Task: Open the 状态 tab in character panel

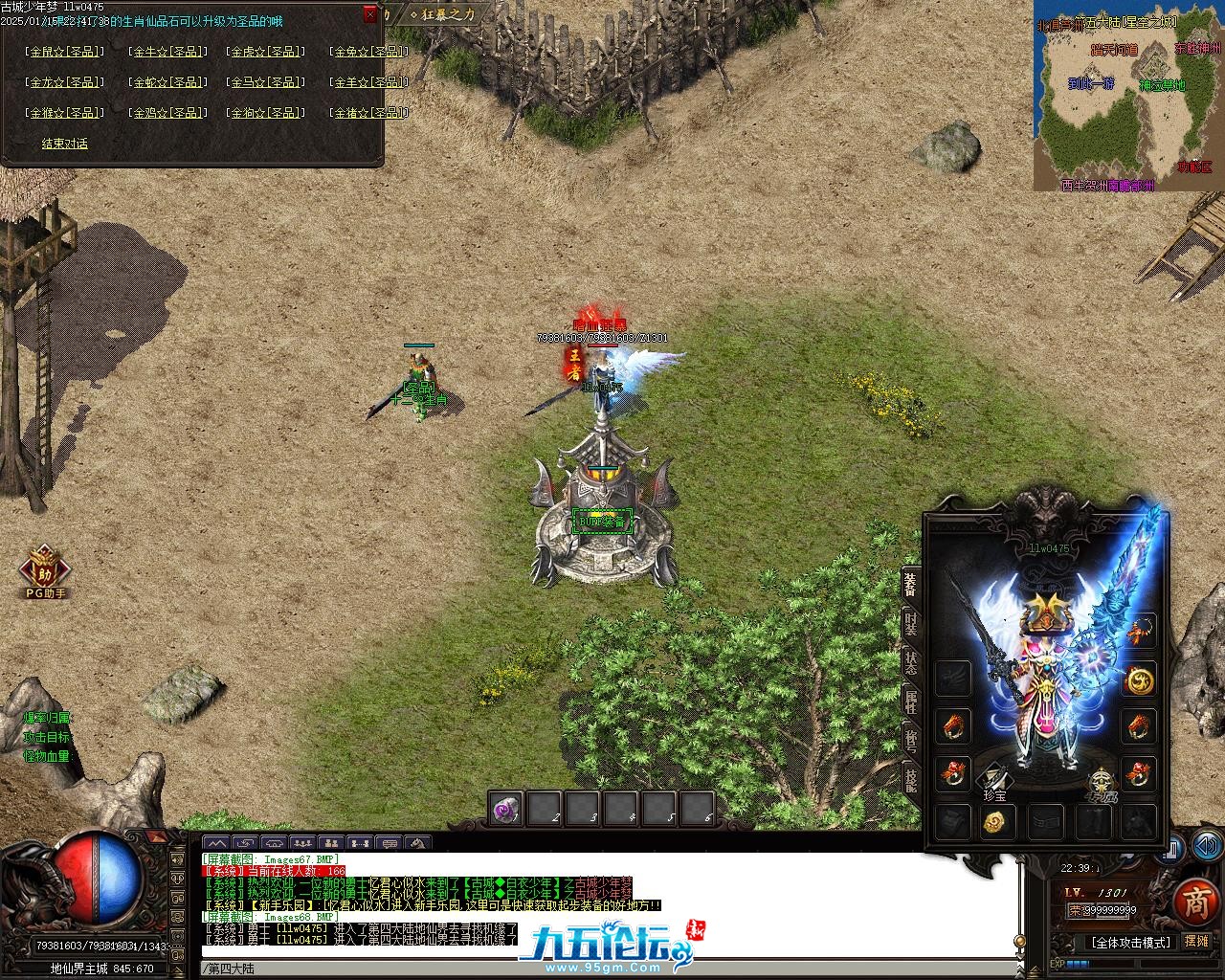Action: [911, 662]
